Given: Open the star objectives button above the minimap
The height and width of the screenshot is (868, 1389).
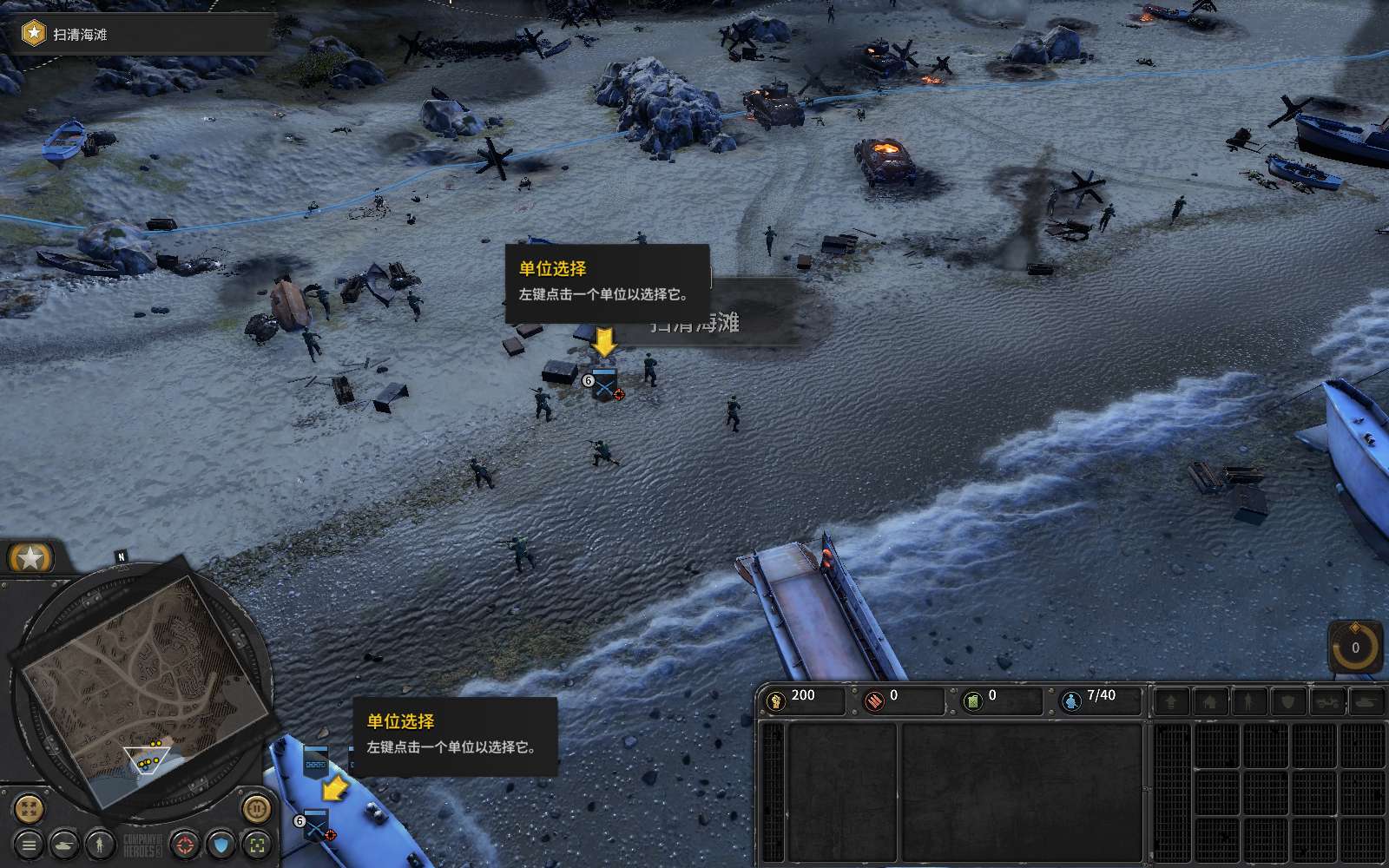Looking at the screenshot, I should coord(31,558).
